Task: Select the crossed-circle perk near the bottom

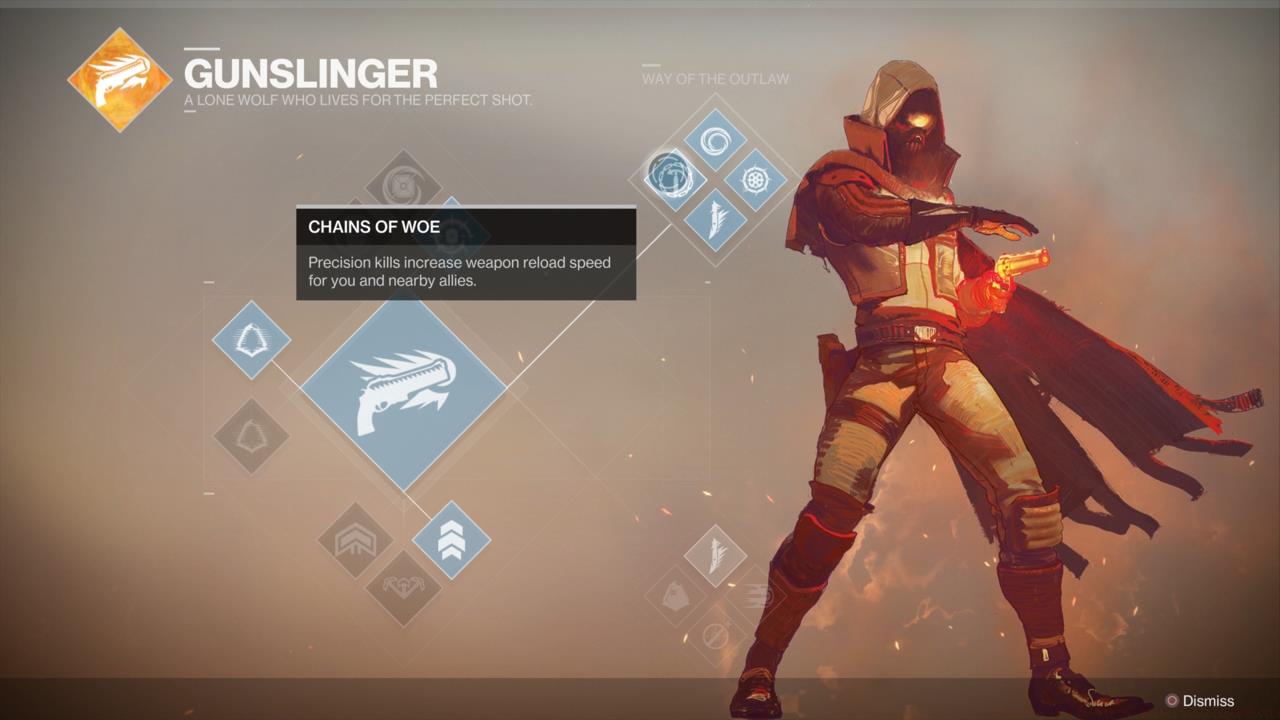Action: (714, 634)
